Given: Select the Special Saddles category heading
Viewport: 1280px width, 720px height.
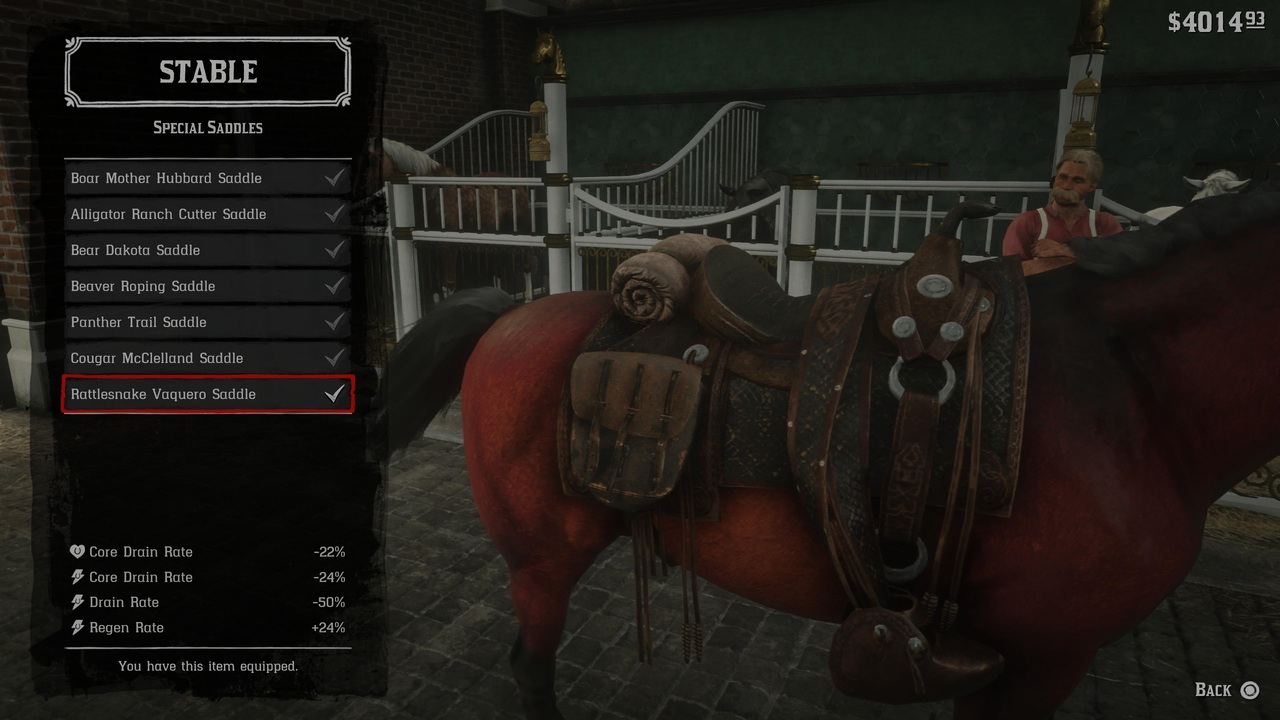Looking at the screenshot, I should pos(207,127).
